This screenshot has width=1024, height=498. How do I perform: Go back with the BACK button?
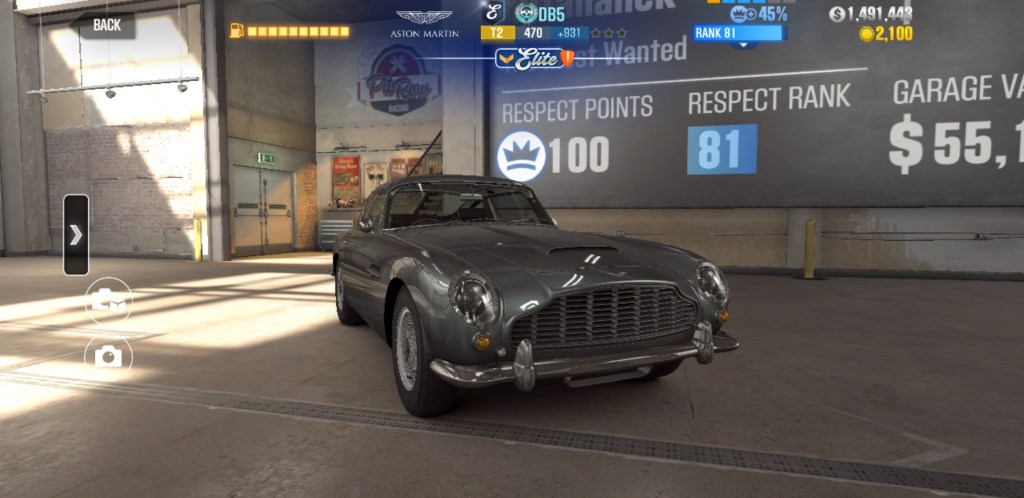pos(106,25)
